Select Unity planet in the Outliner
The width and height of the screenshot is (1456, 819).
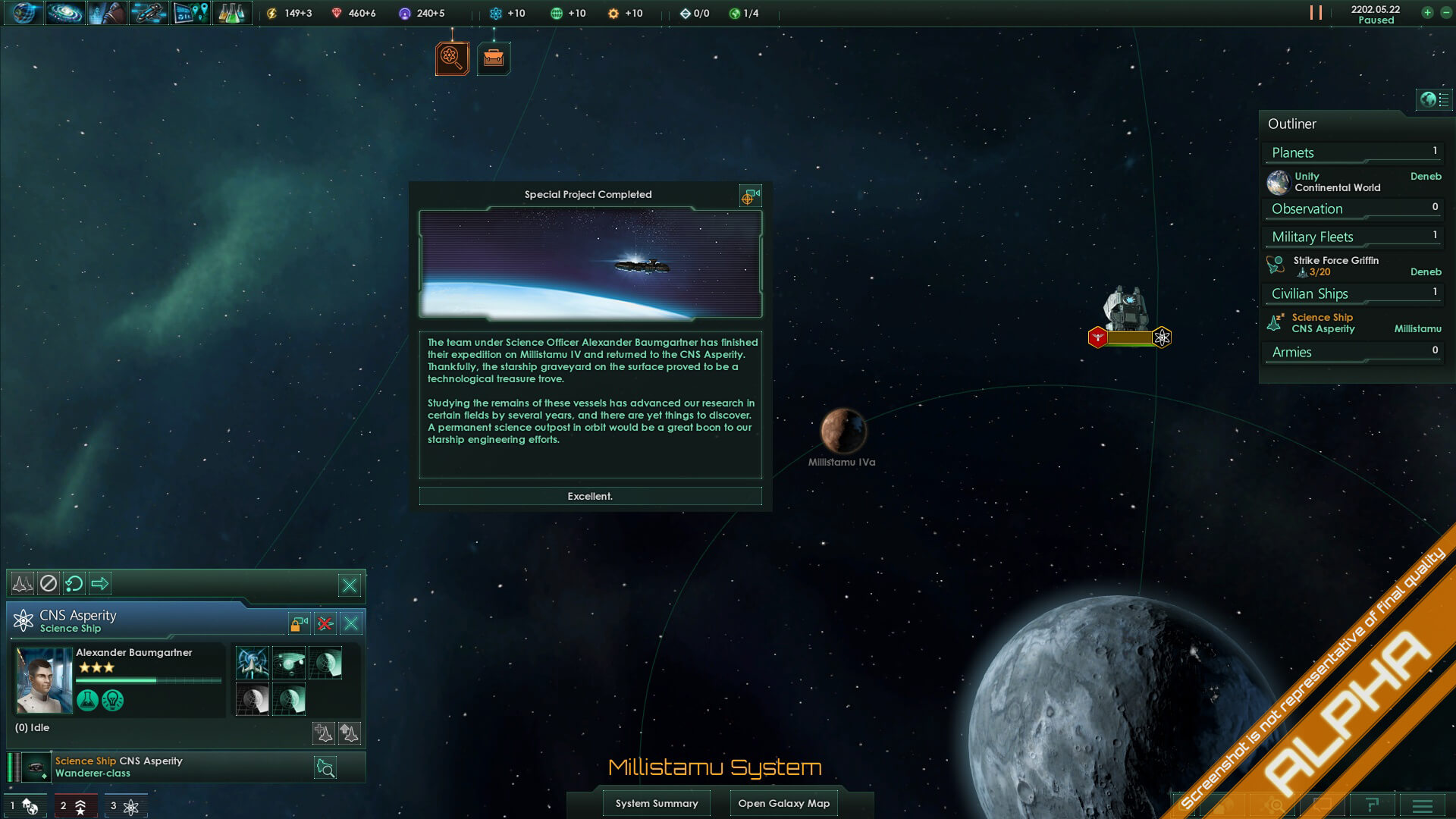coord(1338,182)
